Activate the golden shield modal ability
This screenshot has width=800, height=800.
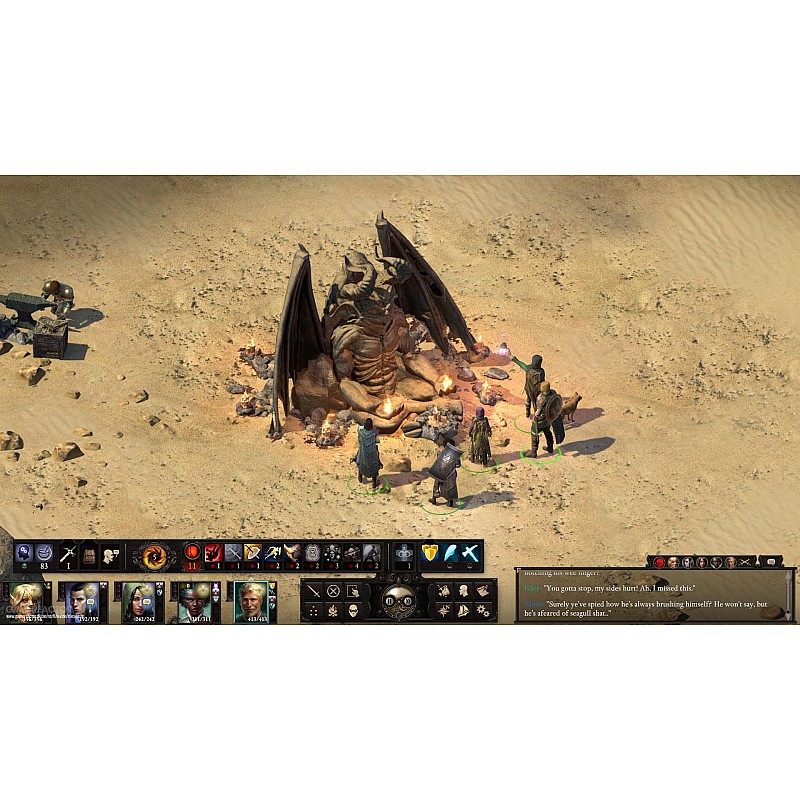430,553
